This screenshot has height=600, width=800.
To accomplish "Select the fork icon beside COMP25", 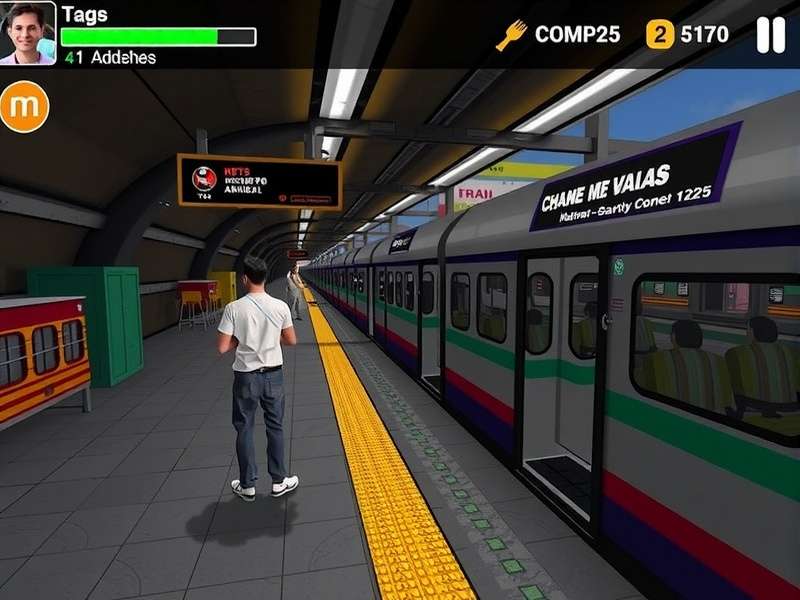I will [x=511, y=35].
